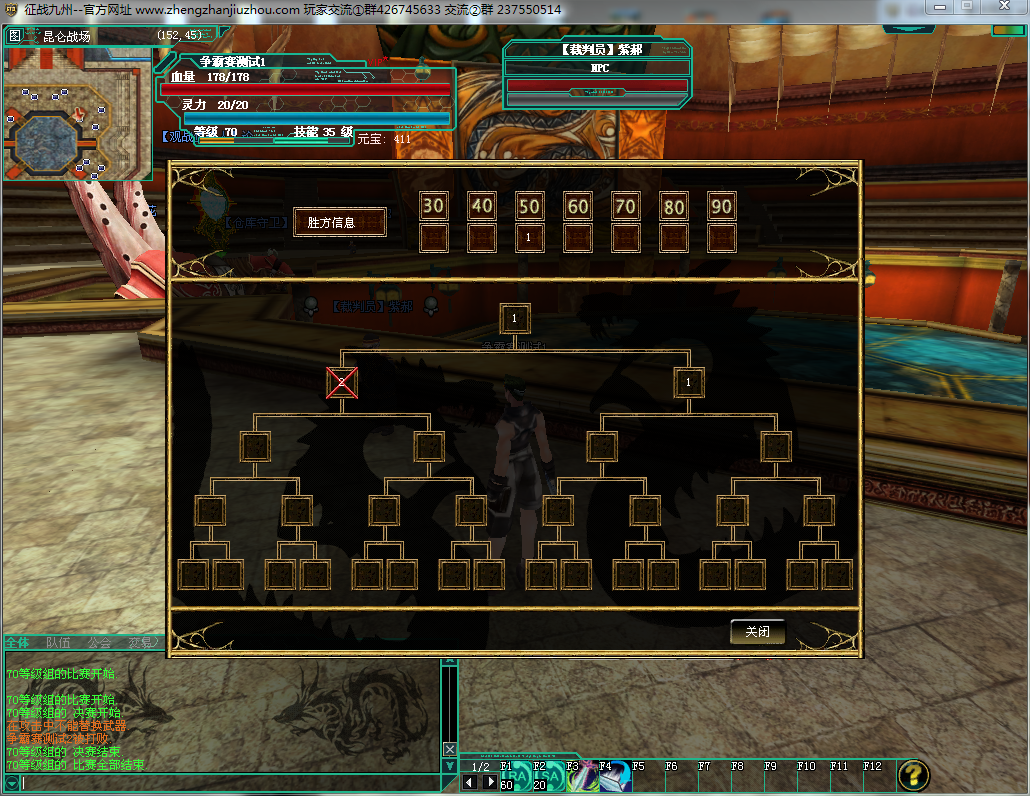
Task: Close the tournament bracket window
Action: 757,632
